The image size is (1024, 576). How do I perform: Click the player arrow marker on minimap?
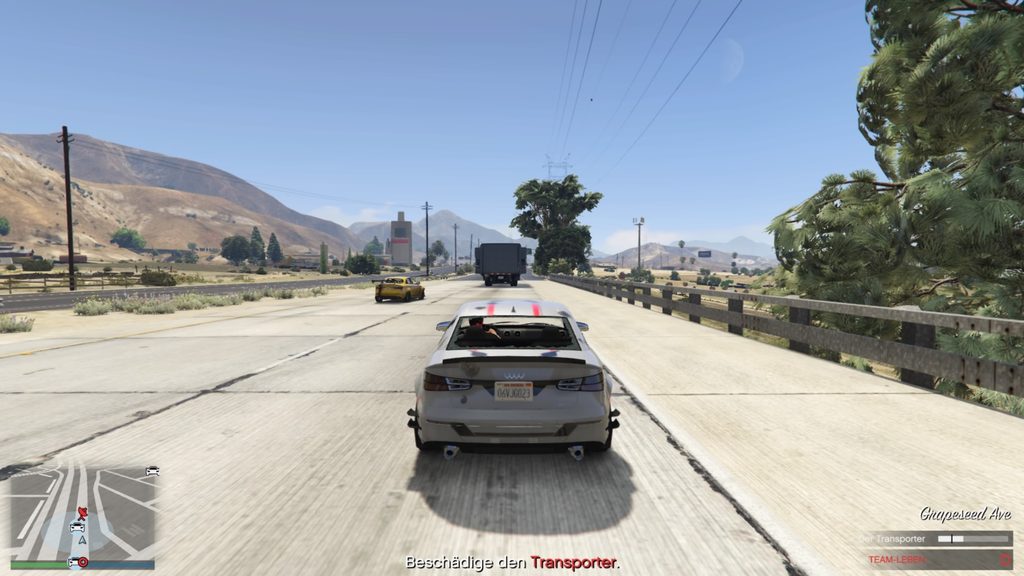82,540
